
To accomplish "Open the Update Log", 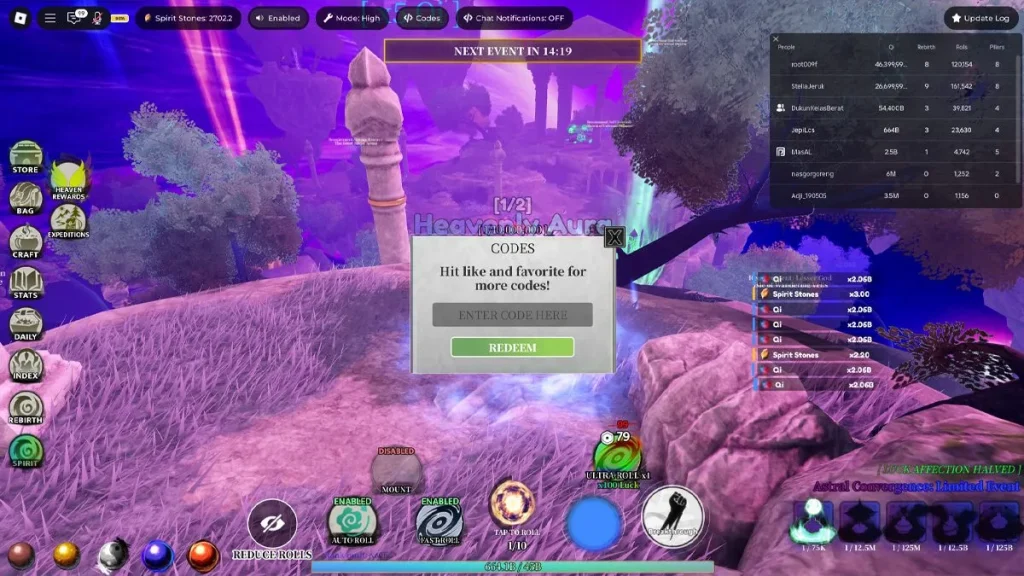I will (980, 18).
